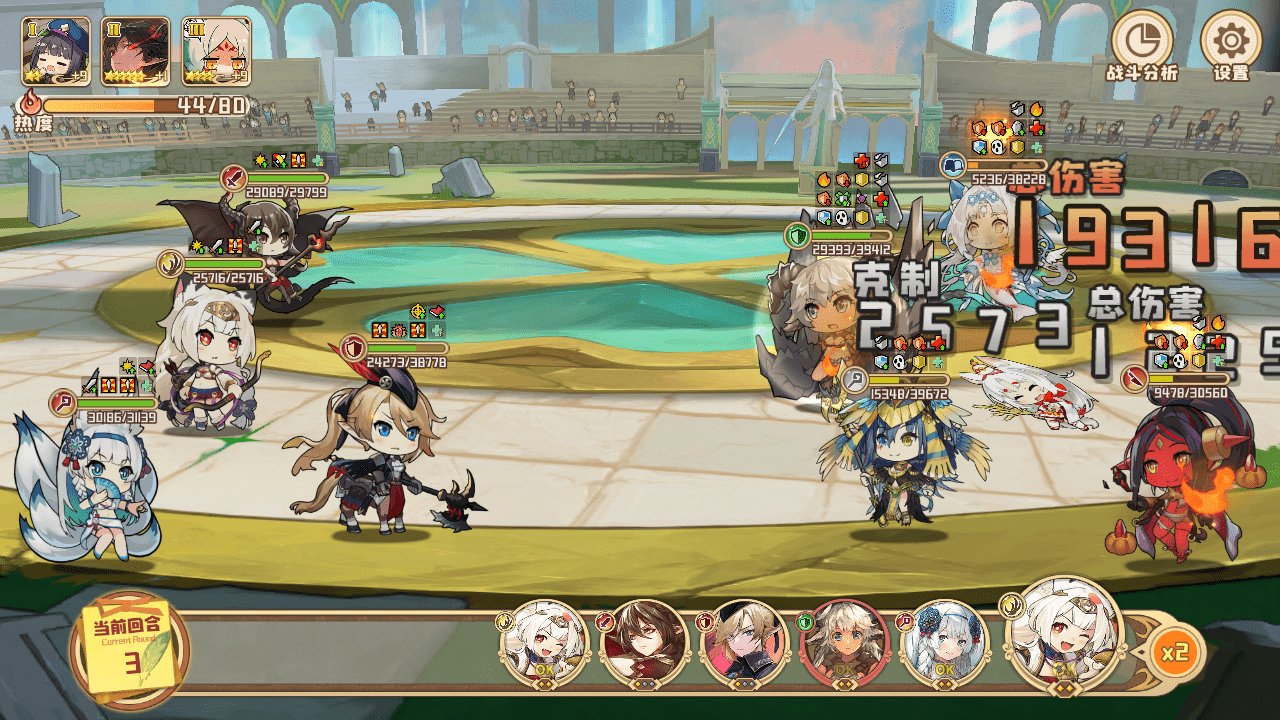
Task: Select team portrait III with white-haired character
Action: 216,50
